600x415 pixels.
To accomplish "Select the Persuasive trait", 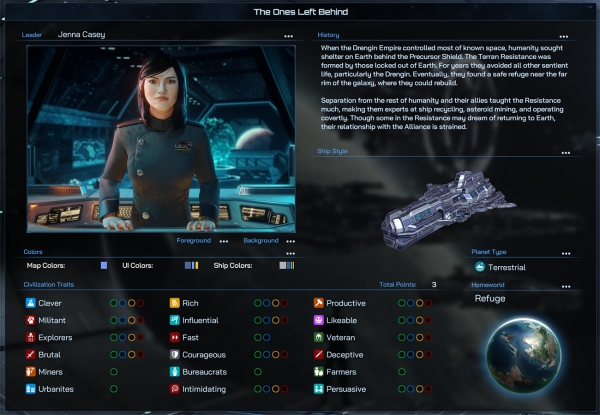I will tap(346, 388).
